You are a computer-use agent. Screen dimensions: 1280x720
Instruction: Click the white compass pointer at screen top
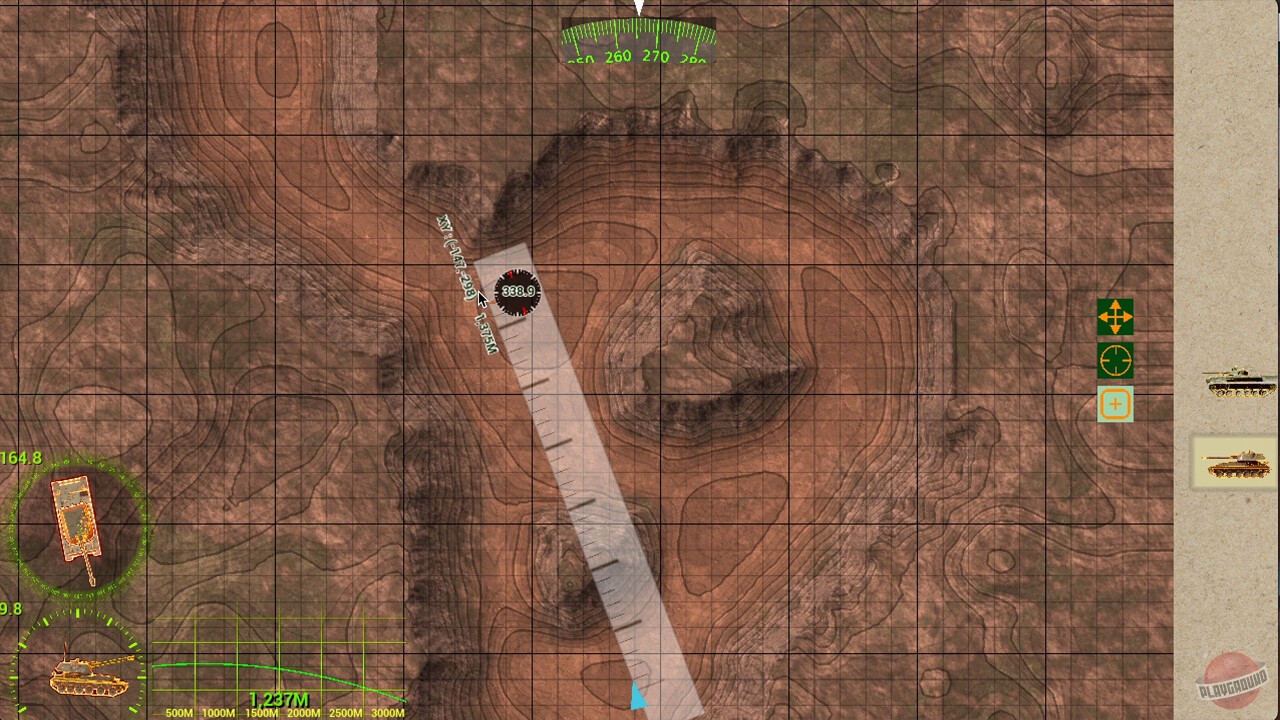click(637, 8)
